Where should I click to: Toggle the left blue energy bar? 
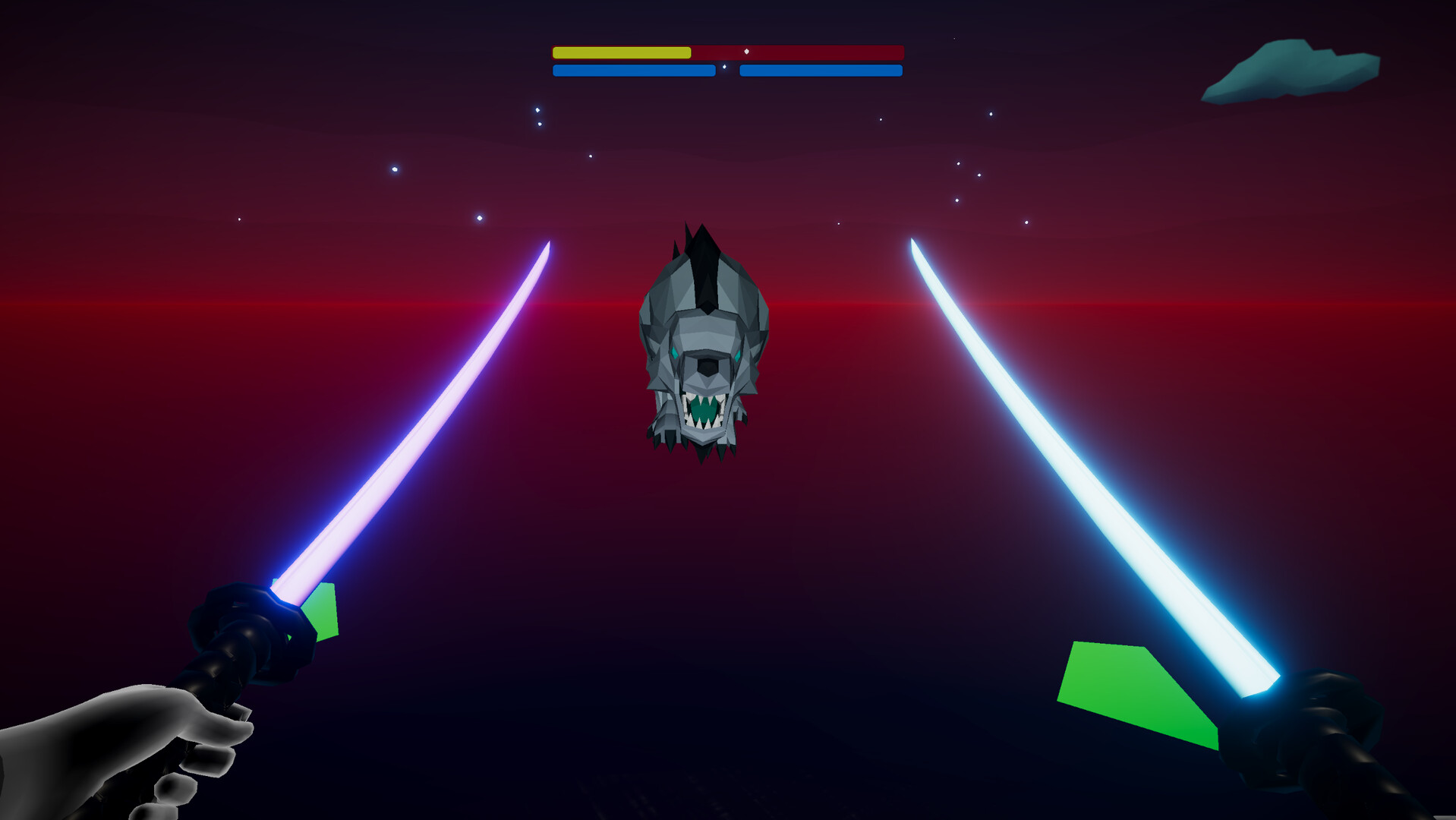coord(634,71)
